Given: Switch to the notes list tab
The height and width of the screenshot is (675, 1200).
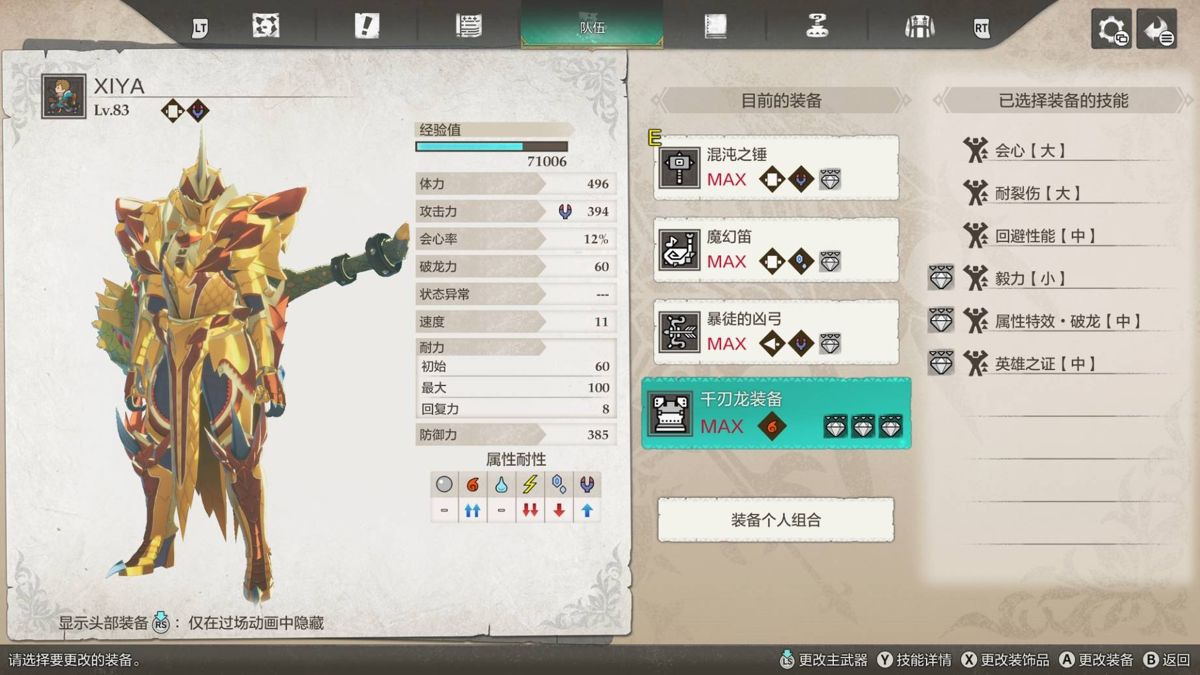Looking at the screenshot, I should [469, 27].
